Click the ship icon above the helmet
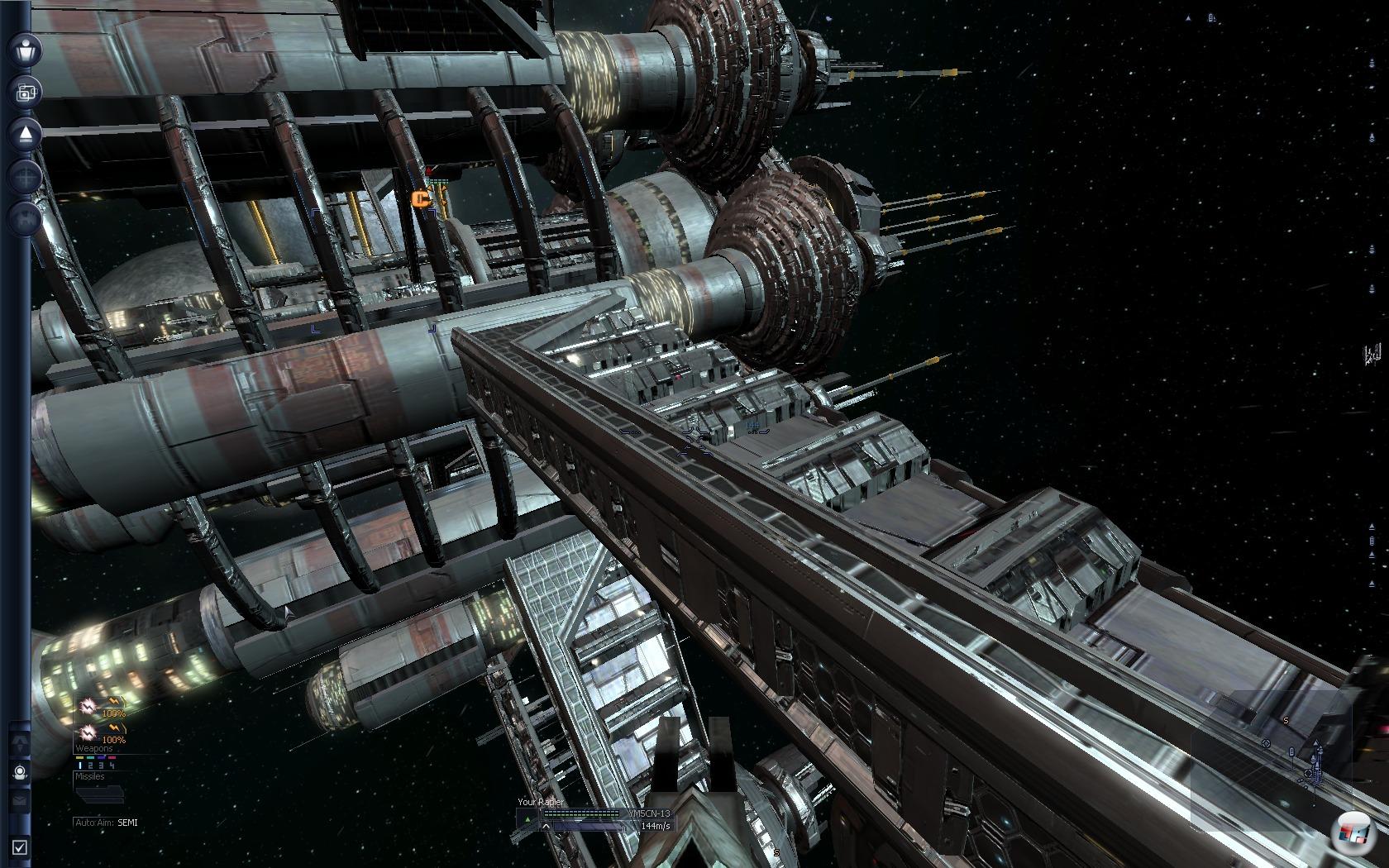The width and height of the screenshot is (1389, 868). point(20,743)
